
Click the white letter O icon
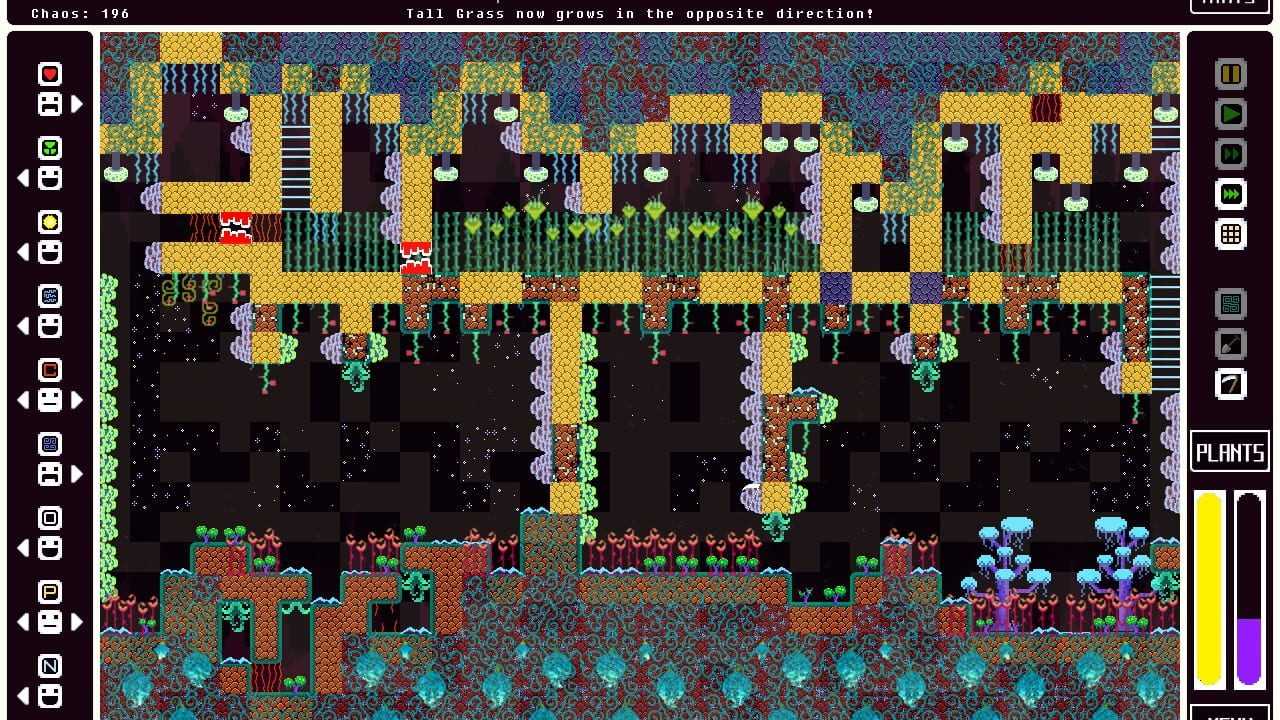50,518
